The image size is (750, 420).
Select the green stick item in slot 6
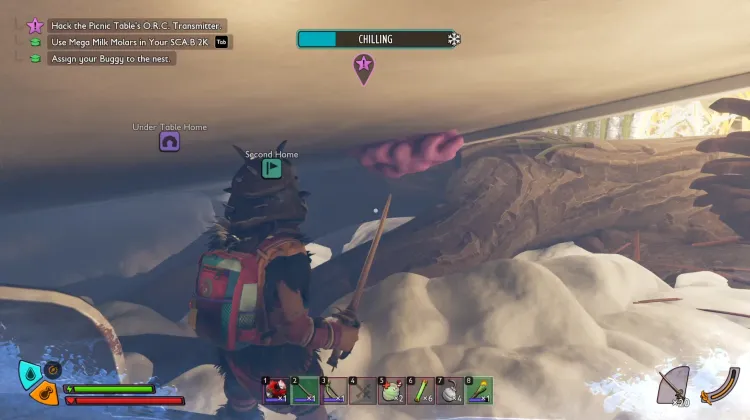pyautogui.click(x=419, y=390)
